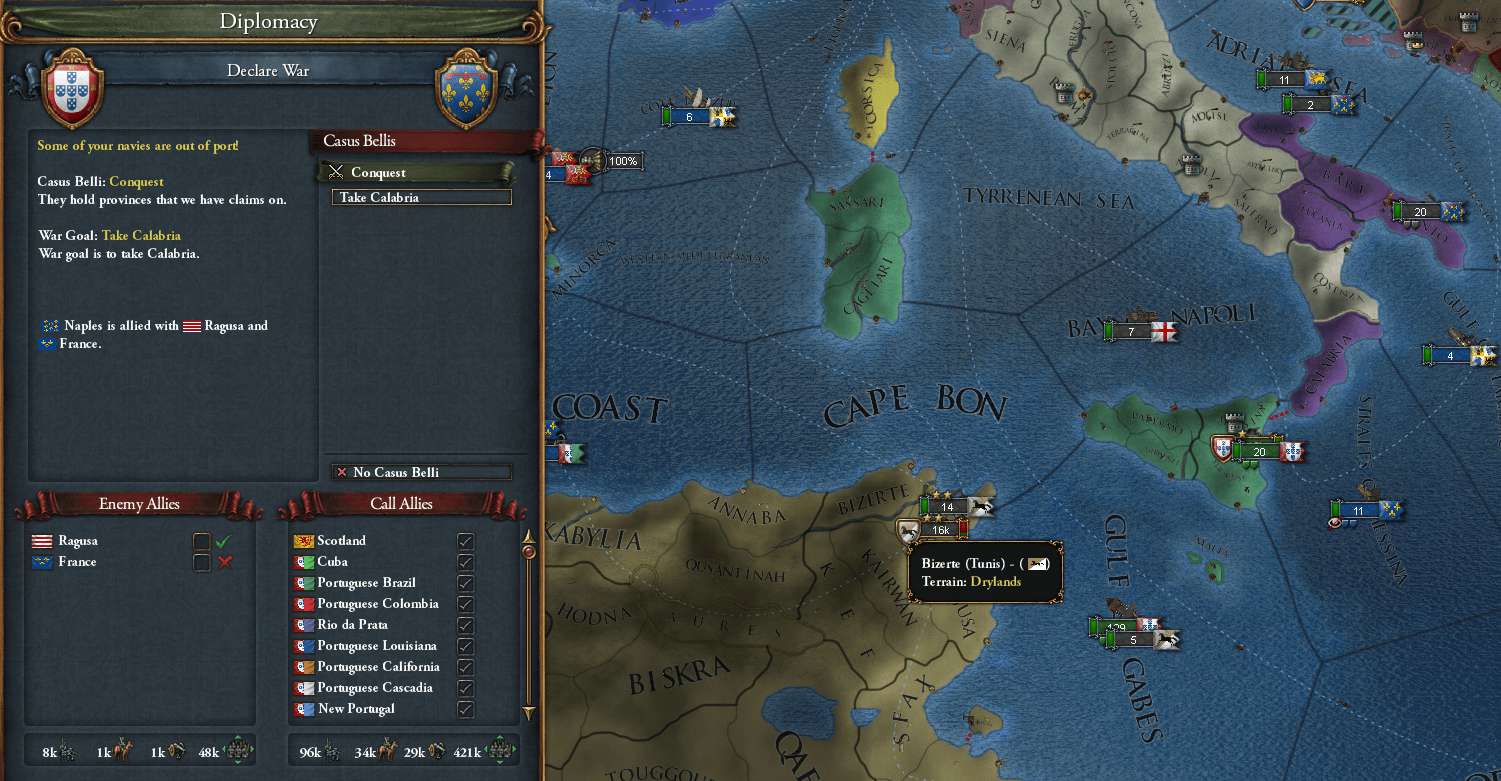The height and width of the screenshot is (781, 1501).
Task: Toggle Rio da Prata call checkbox
Action: click(x=465, y=625)
